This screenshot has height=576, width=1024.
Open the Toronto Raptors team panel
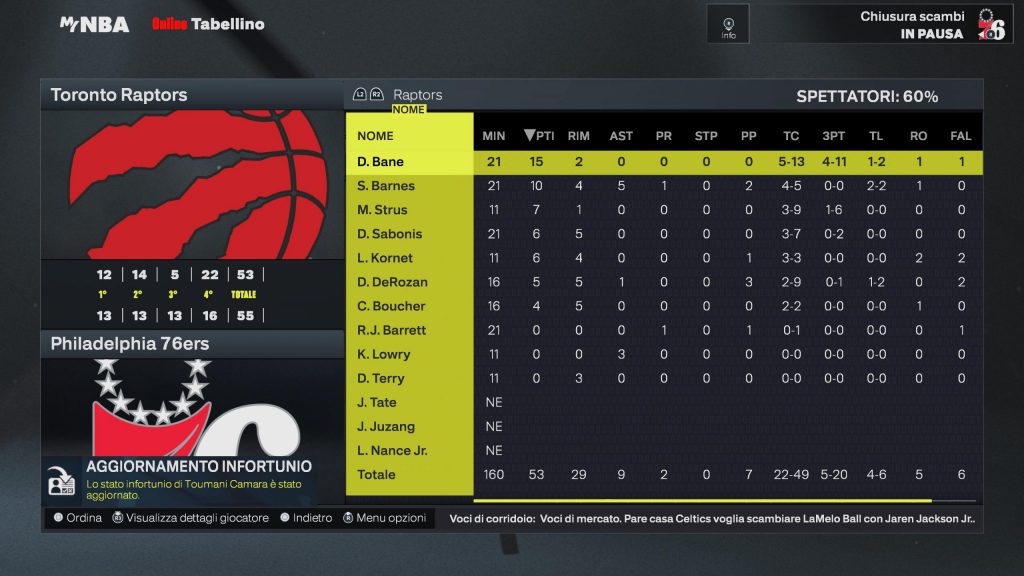(192, 96)
